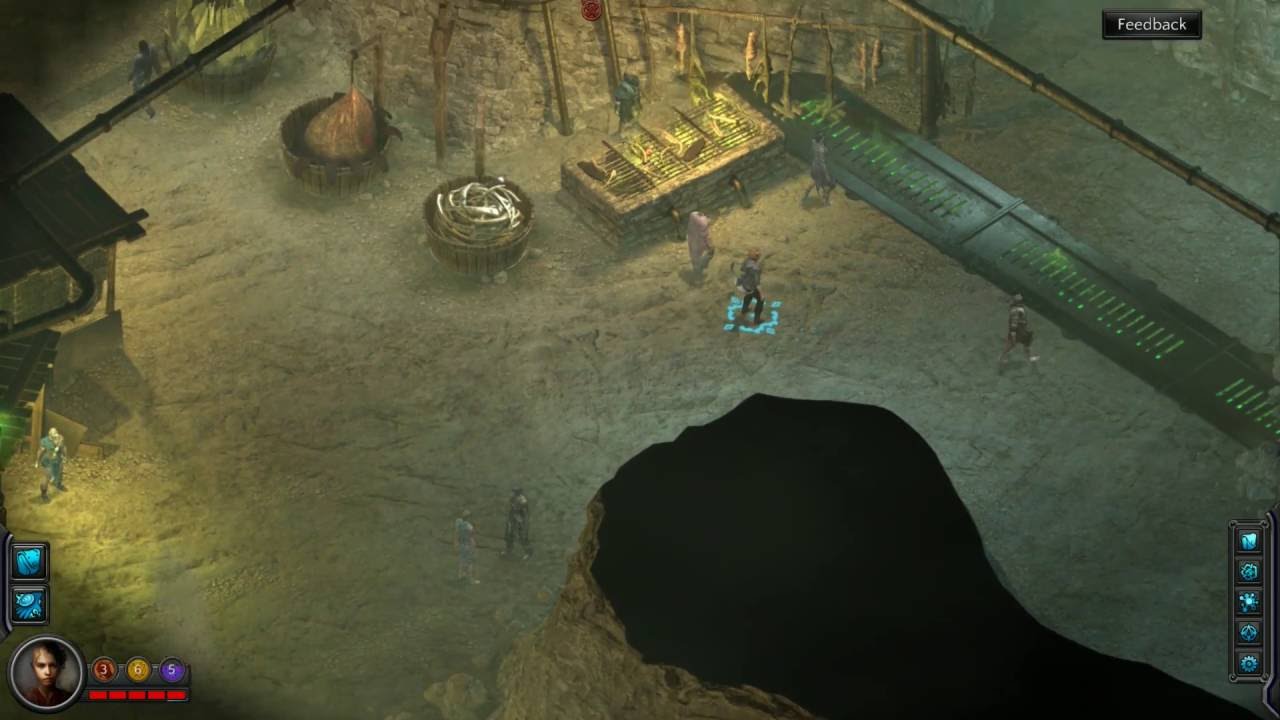The image size is (1280, 720).
Task: Select the second ability in the skill bar
Action: tap(29, 602)
